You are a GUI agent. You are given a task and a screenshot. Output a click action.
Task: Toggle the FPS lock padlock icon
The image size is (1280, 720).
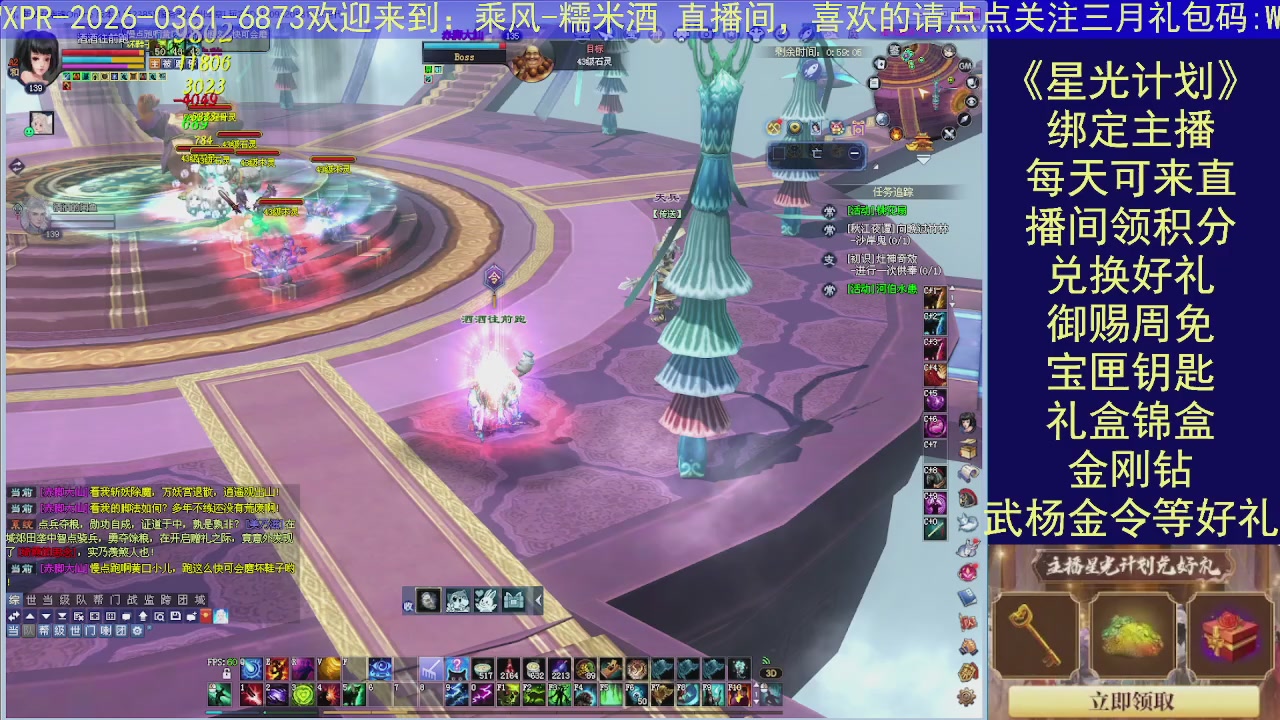click(x=225, y=673)
